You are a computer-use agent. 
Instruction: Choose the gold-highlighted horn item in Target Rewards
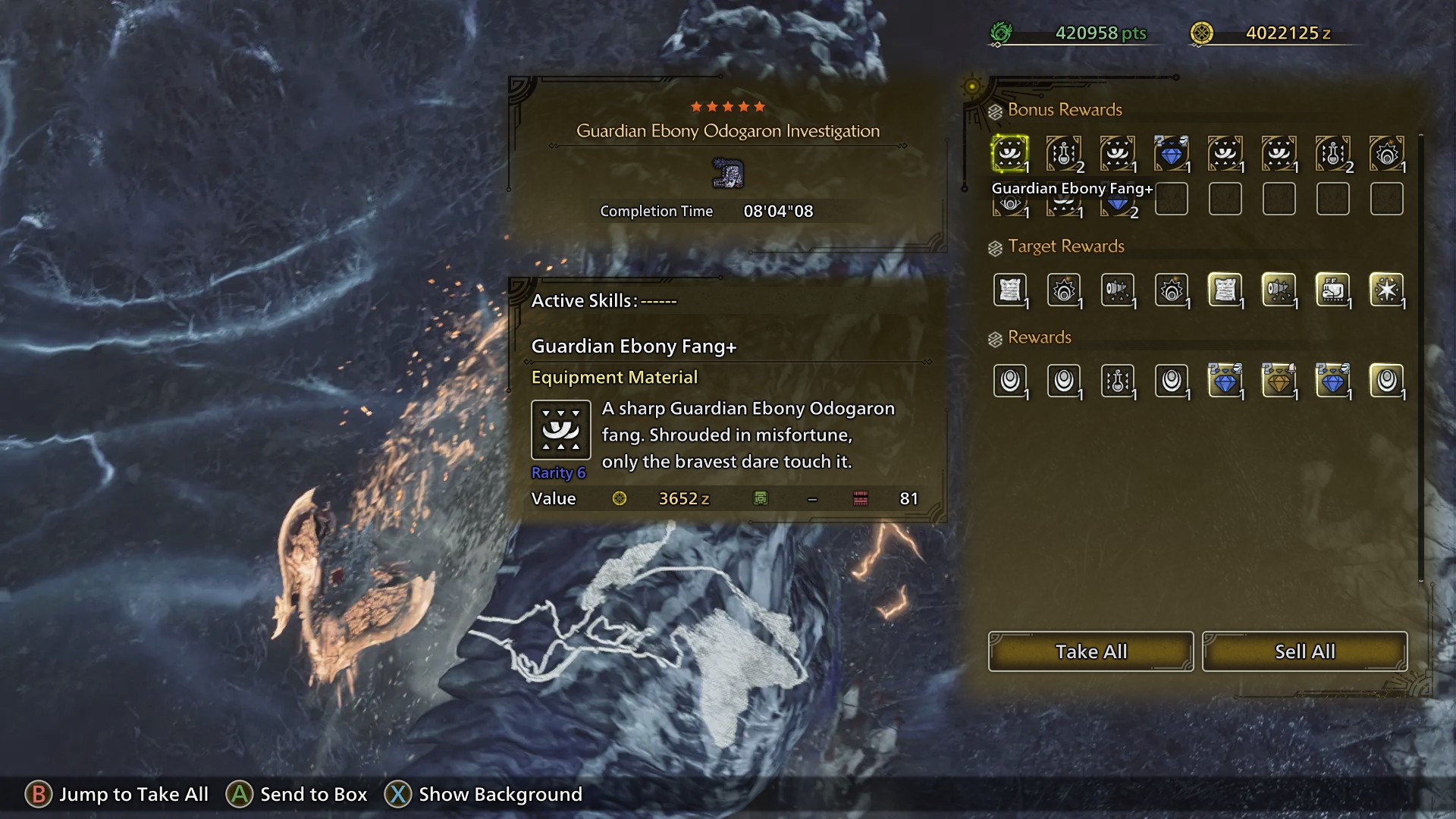1279,290
